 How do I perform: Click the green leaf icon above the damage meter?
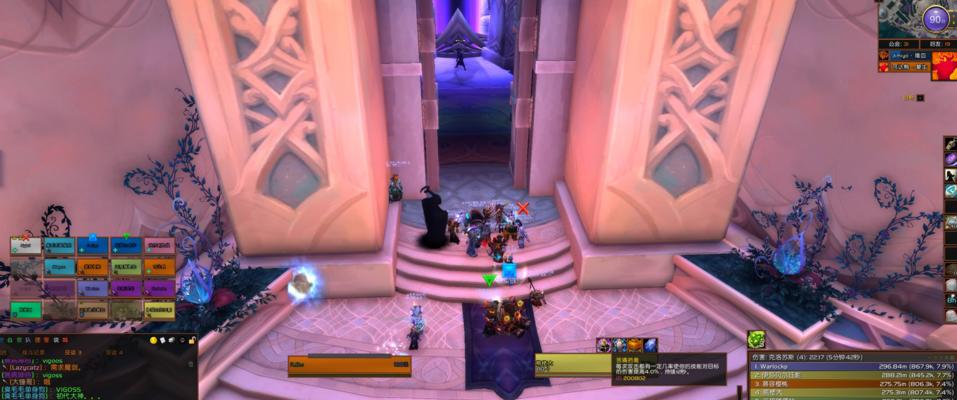pos(756,339)
